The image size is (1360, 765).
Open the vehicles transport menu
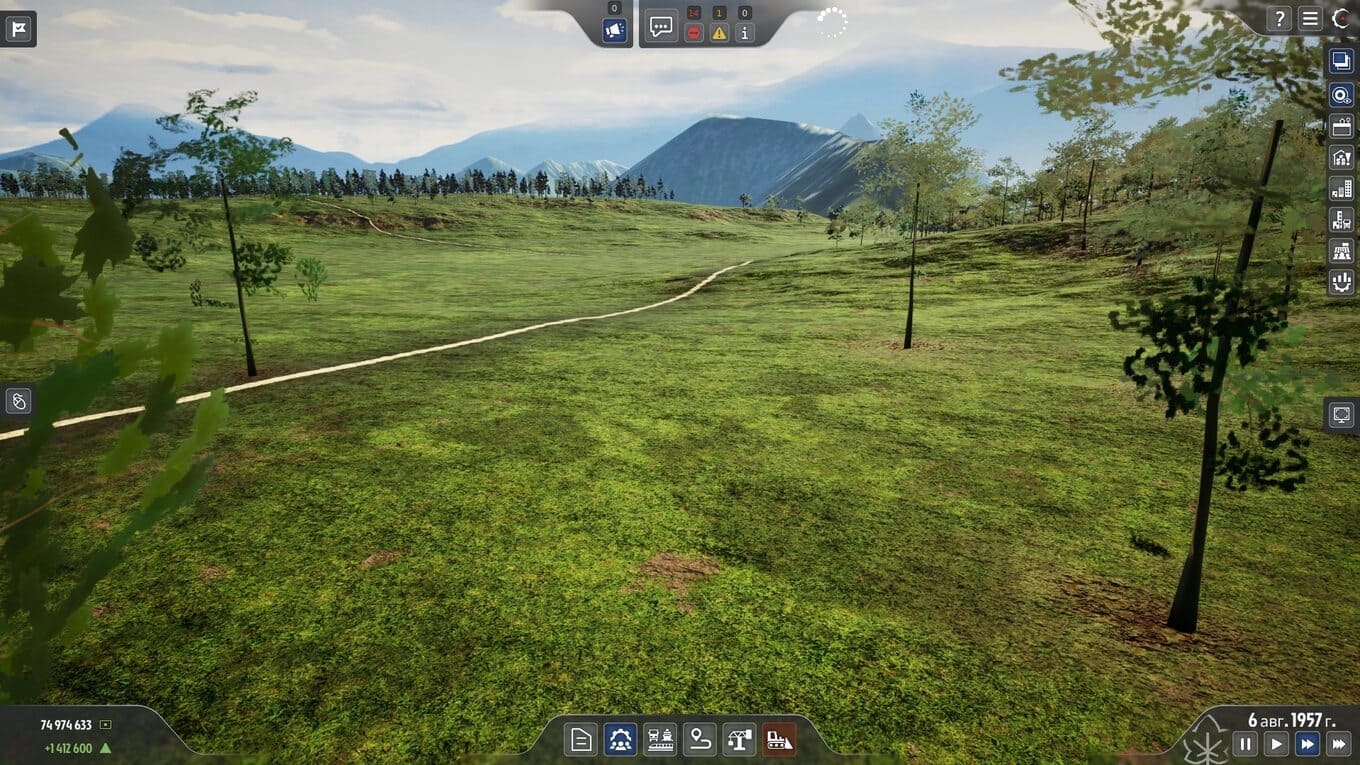pos(660,740)
